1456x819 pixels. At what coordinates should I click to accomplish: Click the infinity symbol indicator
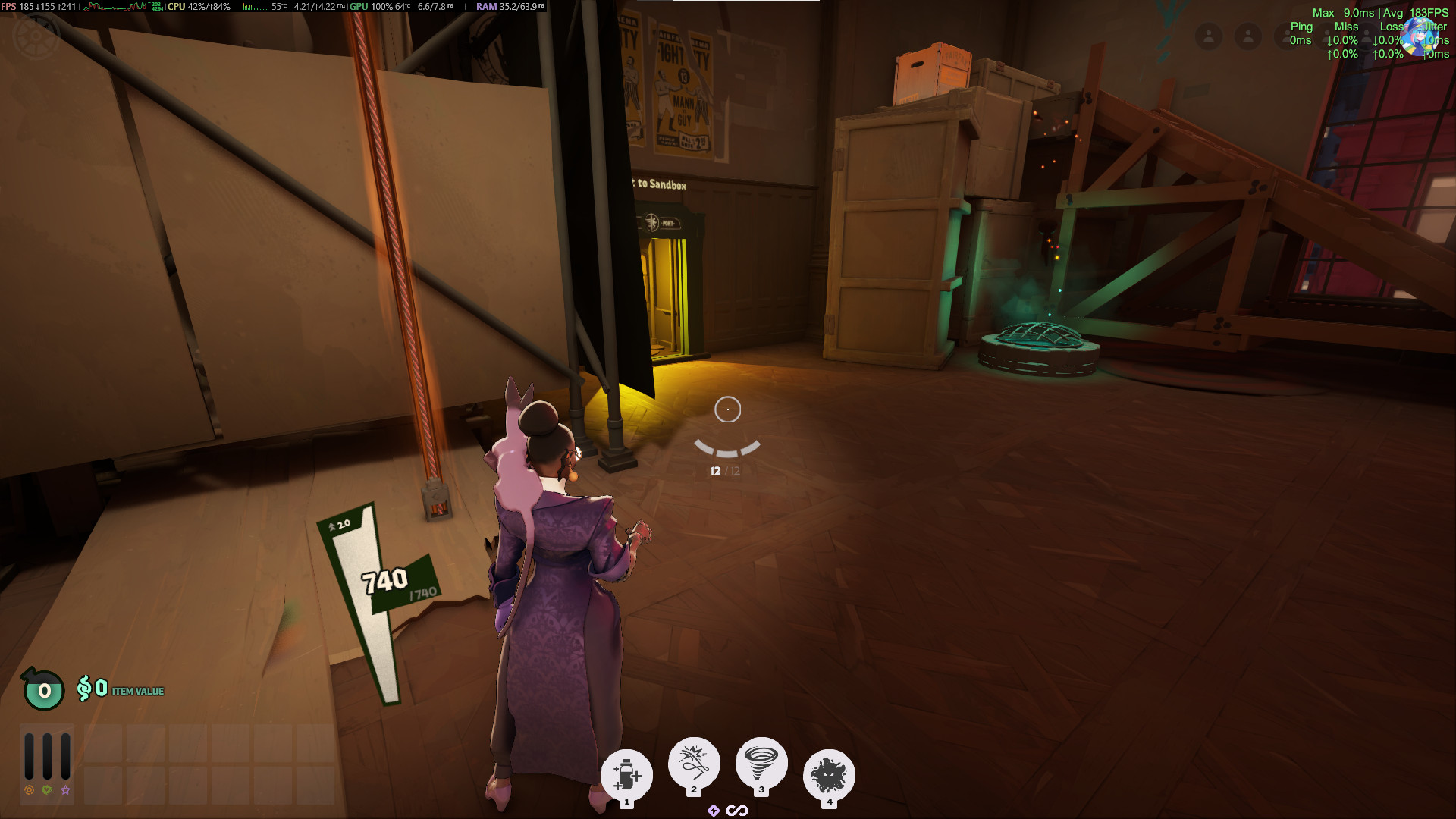pyautogui.click(x=737, y=811)
